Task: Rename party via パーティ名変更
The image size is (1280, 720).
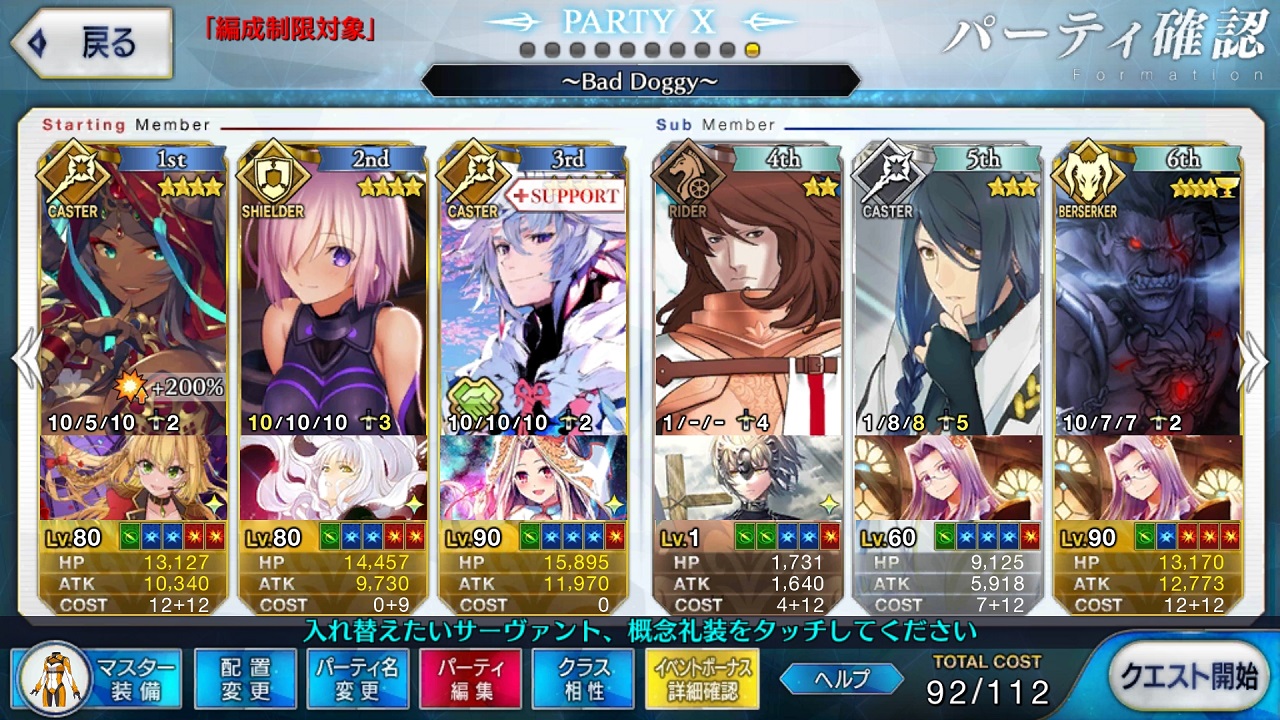Action: (x=357, y=678)
